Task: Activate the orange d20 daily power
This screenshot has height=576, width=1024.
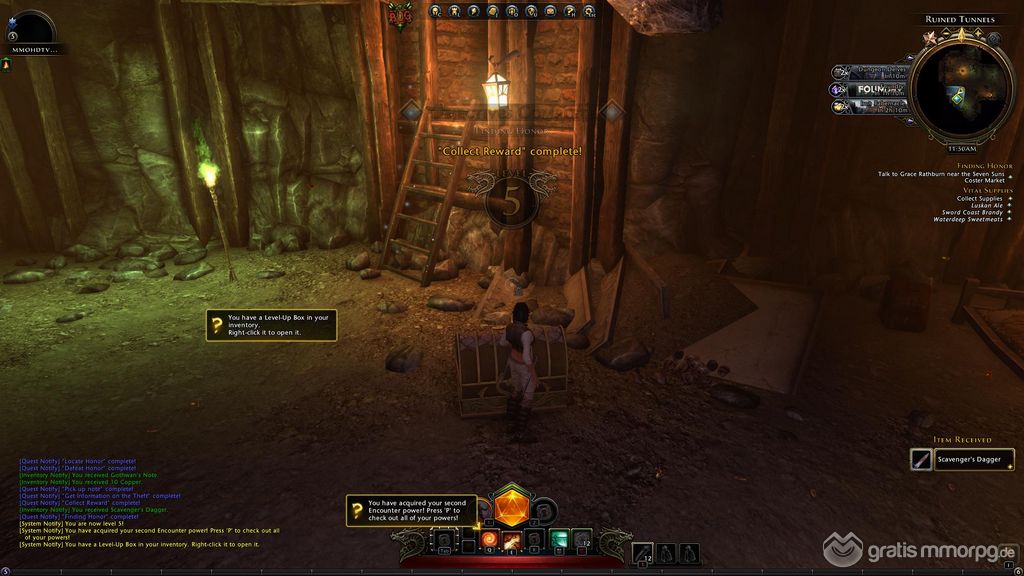Action: pos(511,506)
